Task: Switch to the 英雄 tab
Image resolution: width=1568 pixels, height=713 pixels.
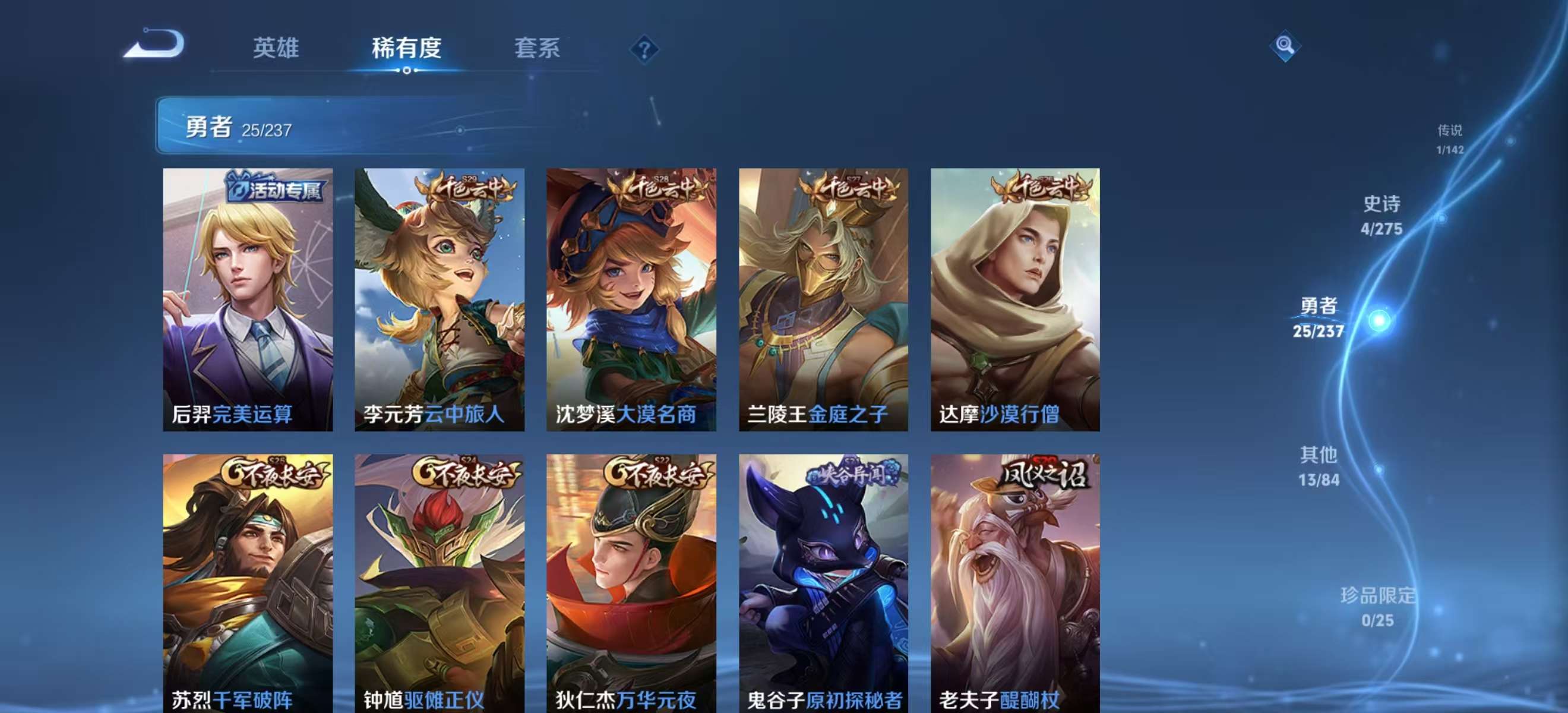Action: [277, 49]
